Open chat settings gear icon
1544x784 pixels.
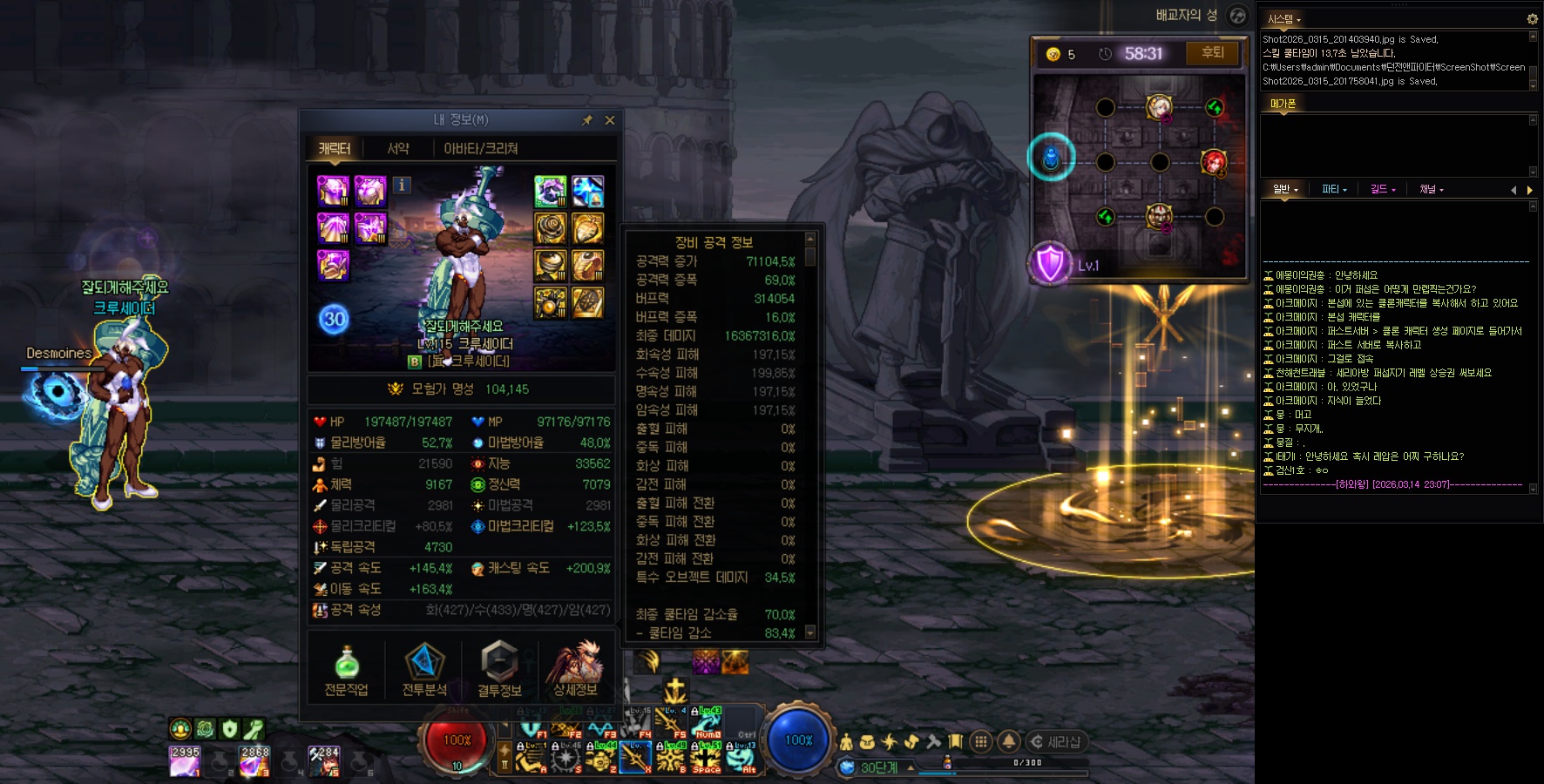[x=1532, y=19]
